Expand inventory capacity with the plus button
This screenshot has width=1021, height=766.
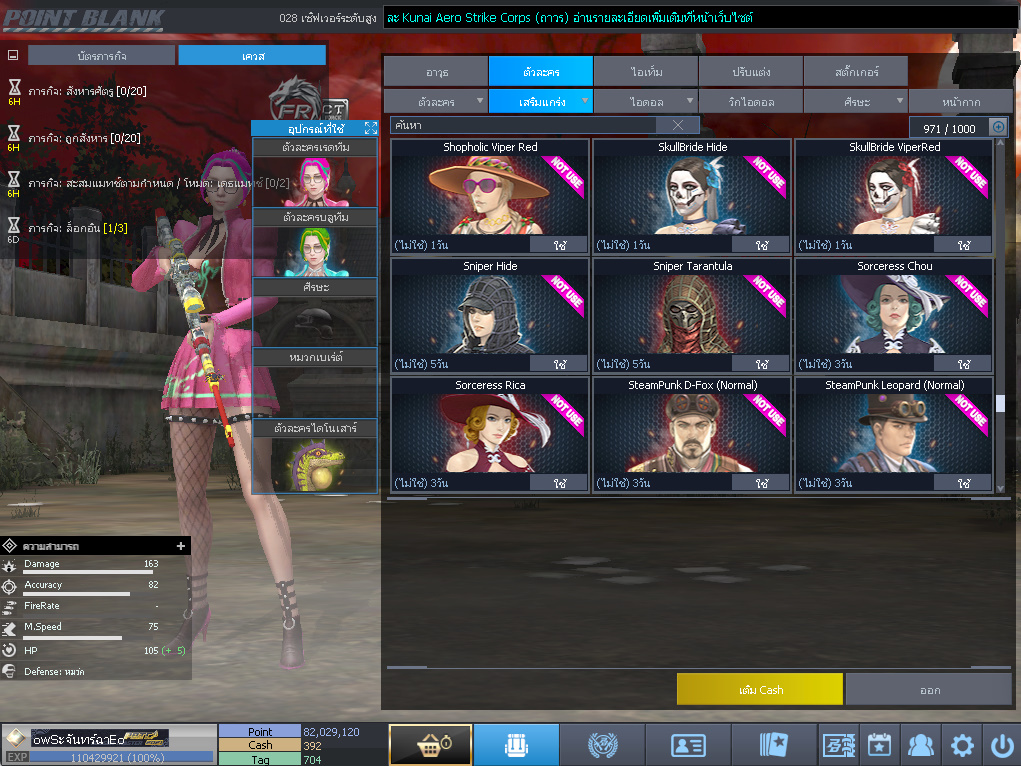(998, 127)
